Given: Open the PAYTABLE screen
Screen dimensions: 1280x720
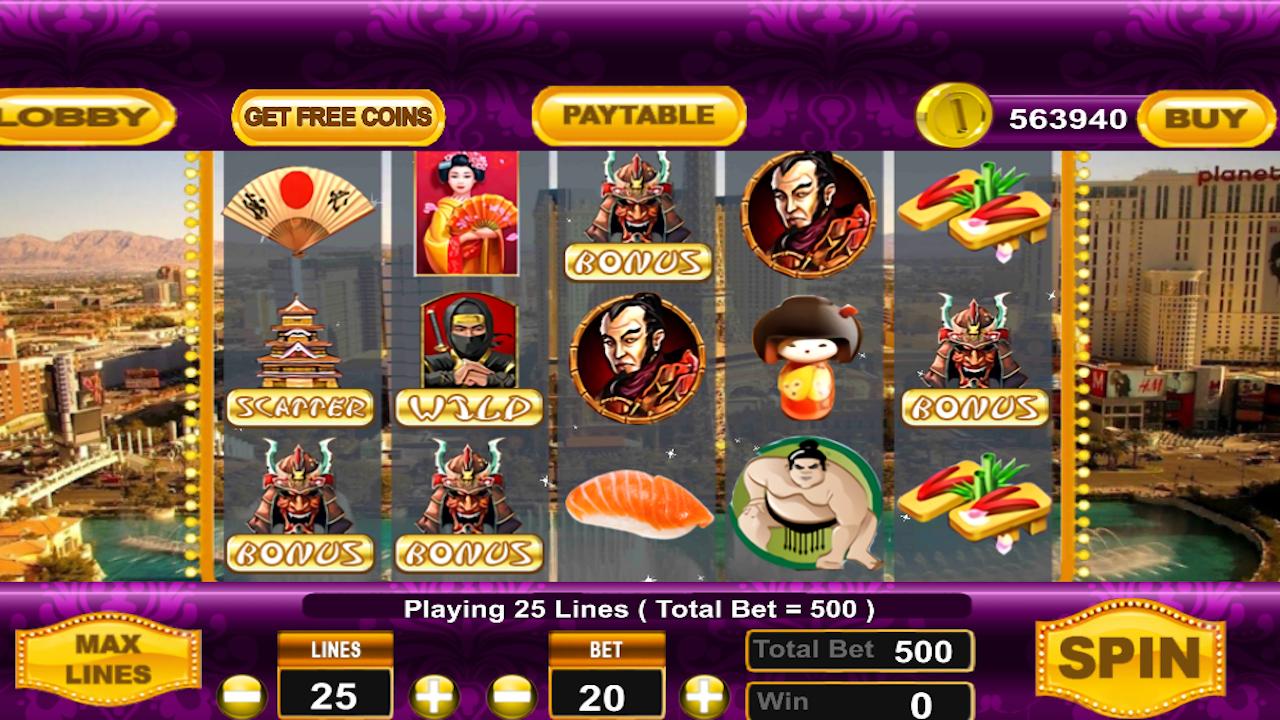Looking at the screenshot, I should pos(637,115).
